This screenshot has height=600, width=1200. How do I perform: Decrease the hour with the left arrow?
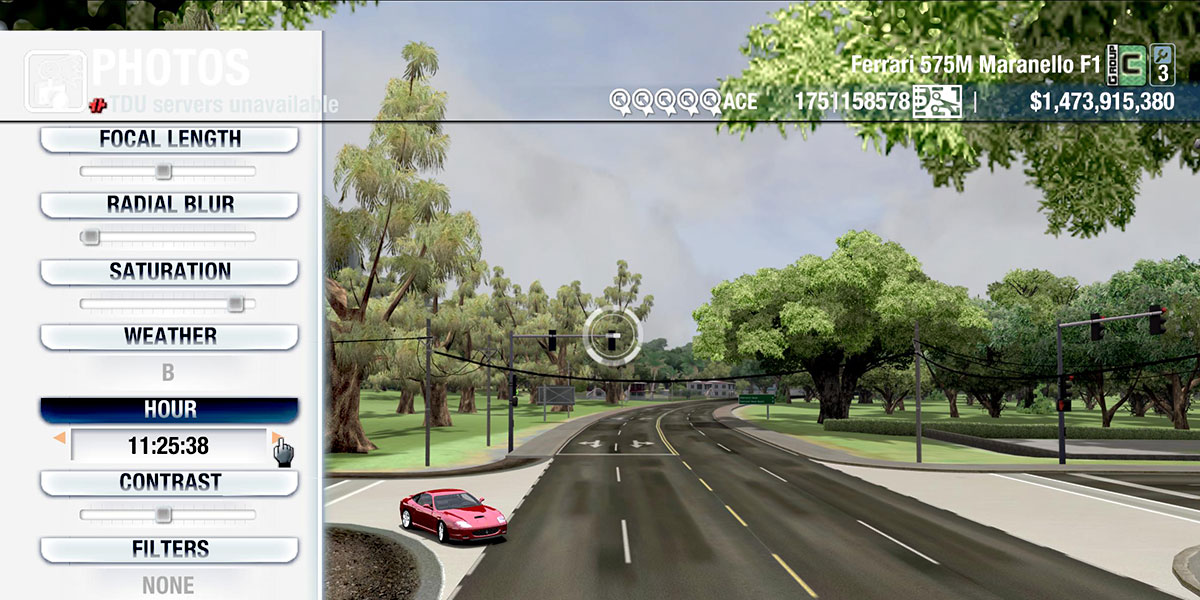click(60, 438)
